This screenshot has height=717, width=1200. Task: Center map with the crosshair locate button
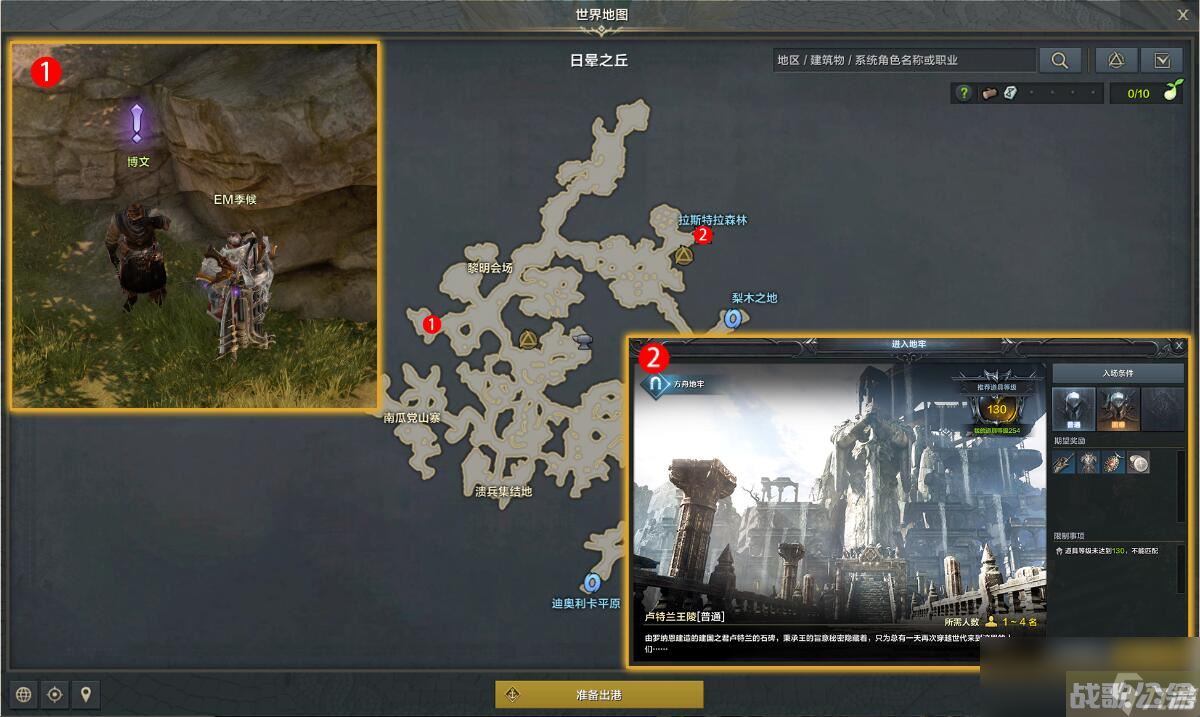pos(55,694)
